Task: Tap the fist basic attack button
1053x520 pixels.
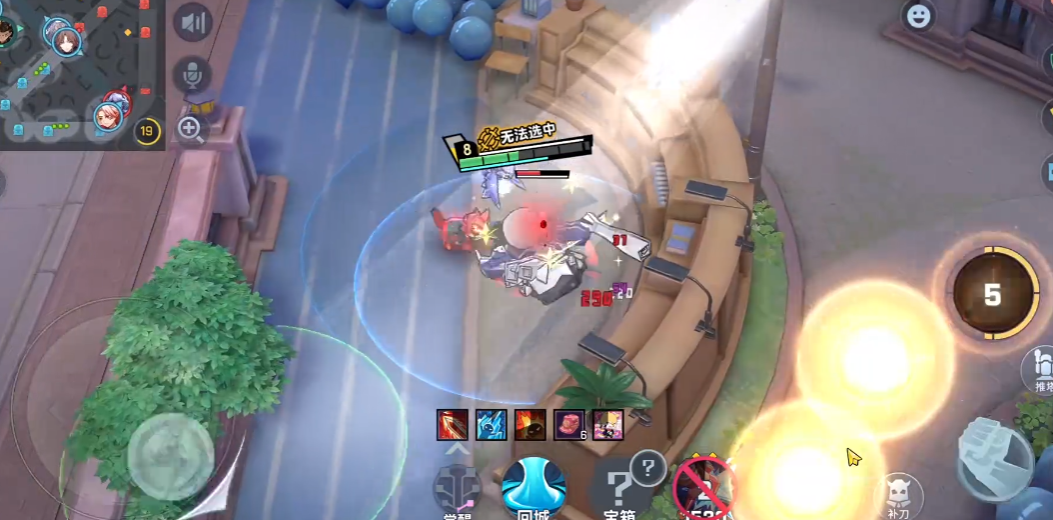Action: tap(994, 460)
